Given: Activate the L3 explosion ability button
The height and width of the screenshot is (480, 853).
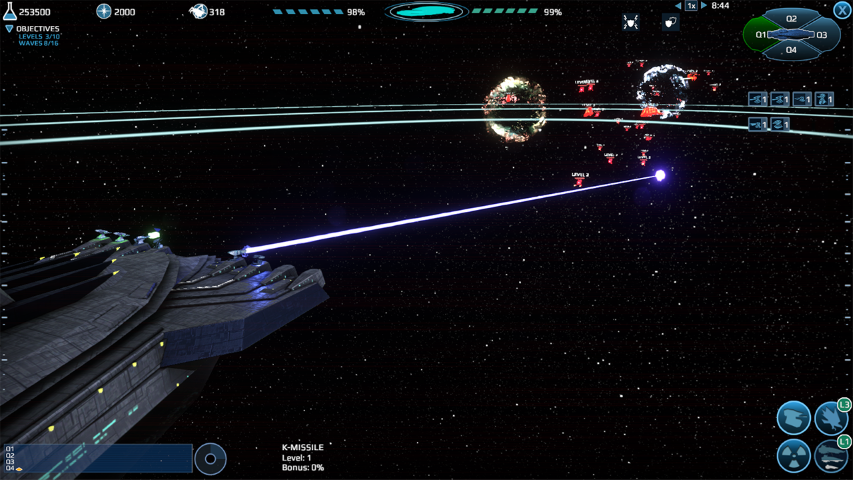Looking at the screenshot, I should point(831,418).
